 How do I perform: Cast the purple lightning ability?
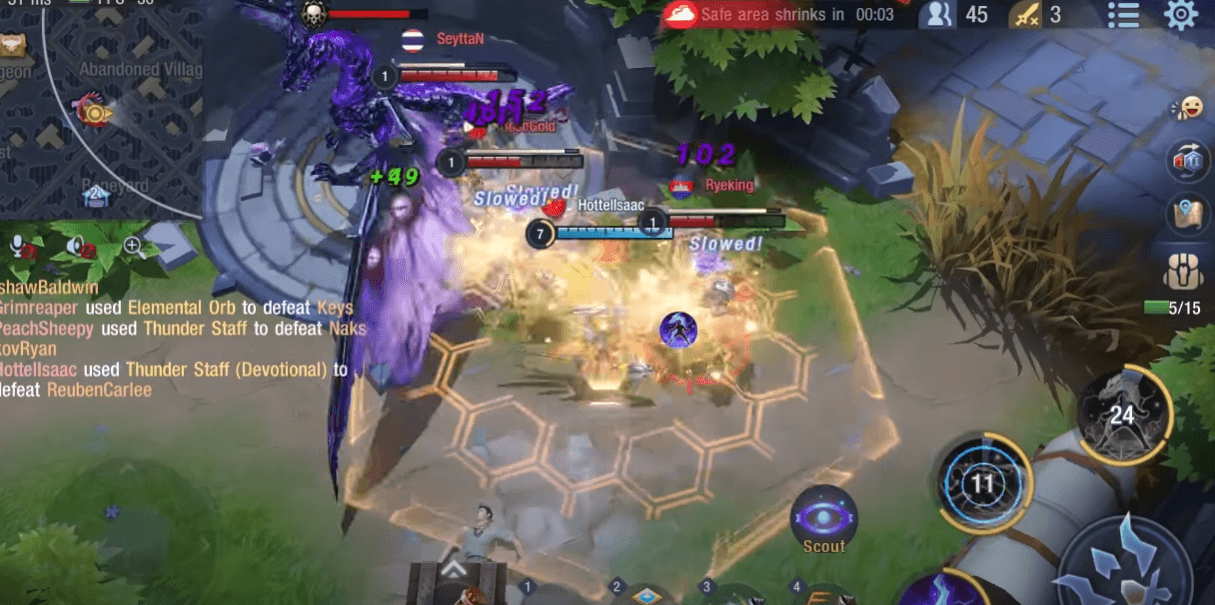point(947,590)
